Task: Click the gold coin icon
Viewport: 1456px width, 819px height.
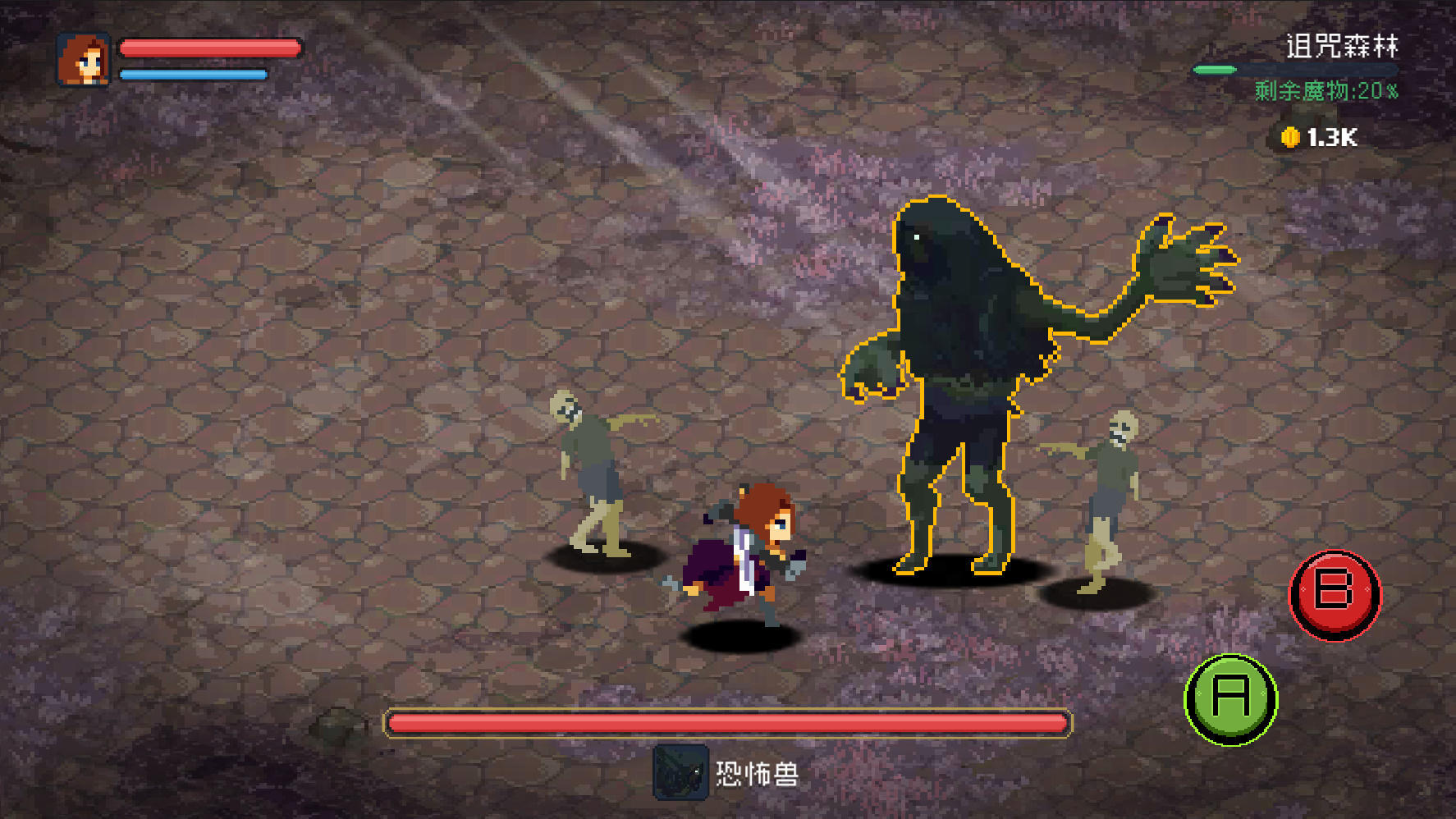Action: [1290, 137]
